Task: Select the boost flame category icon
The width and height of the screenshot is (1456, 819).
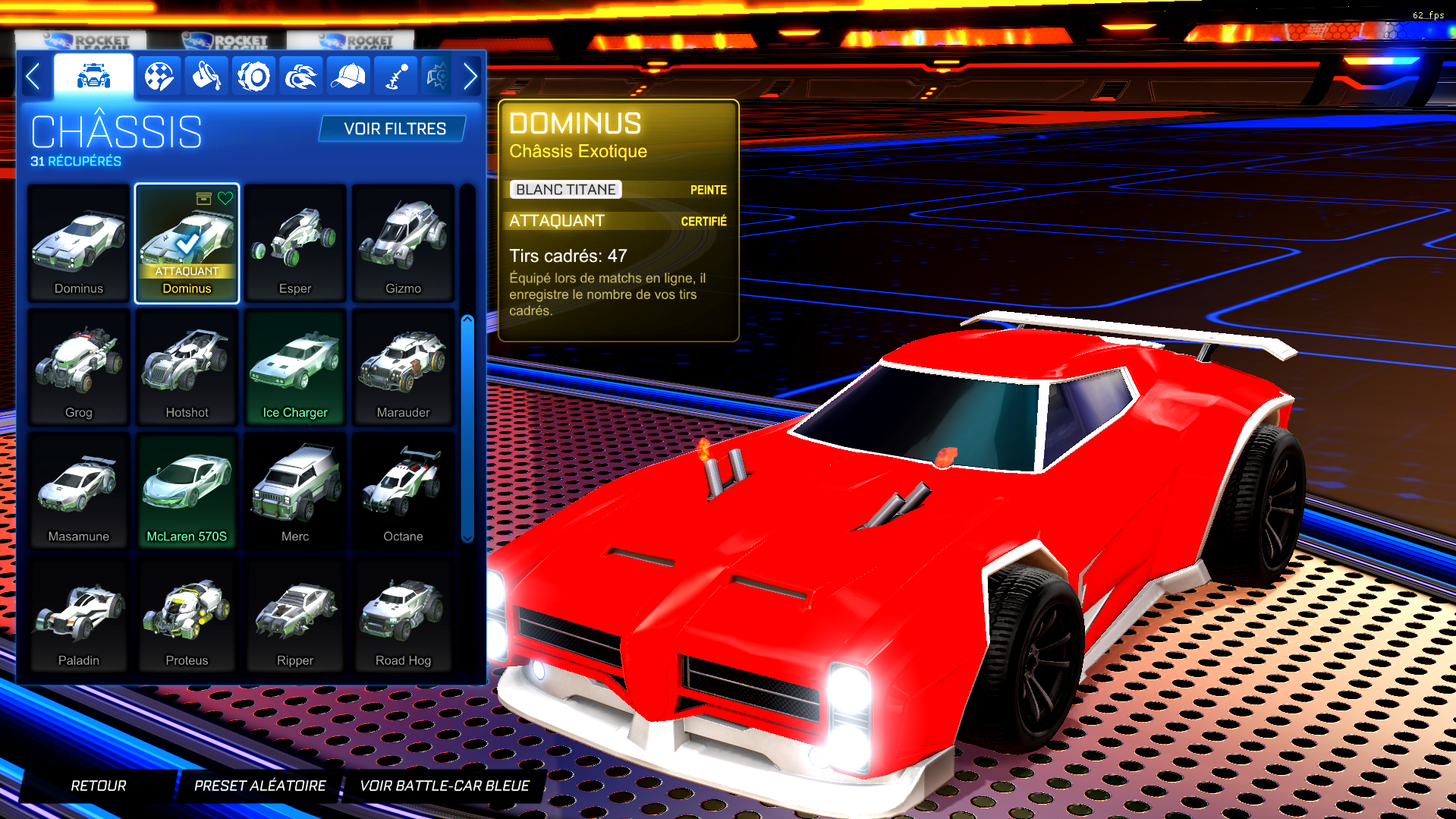Action: (x=300, y=76)
